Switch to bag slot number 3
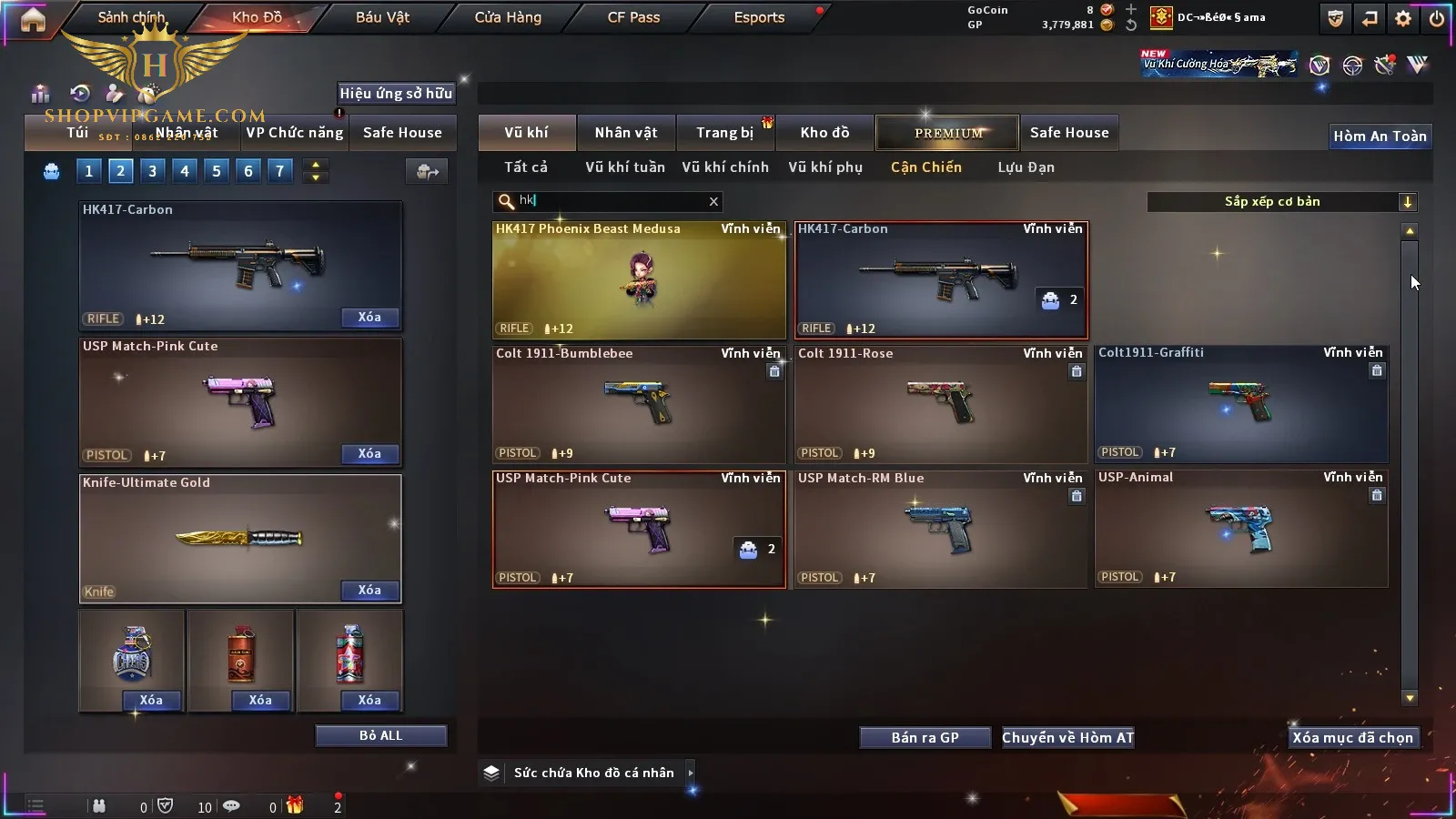 pyautogui.click(x=152, y=171)
